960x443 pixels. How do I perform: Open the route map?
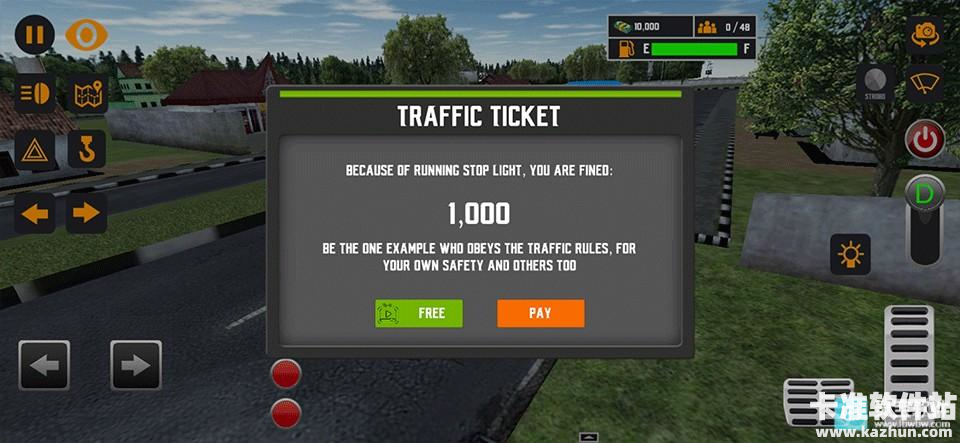pyautogui.click(x=87, y=95)
